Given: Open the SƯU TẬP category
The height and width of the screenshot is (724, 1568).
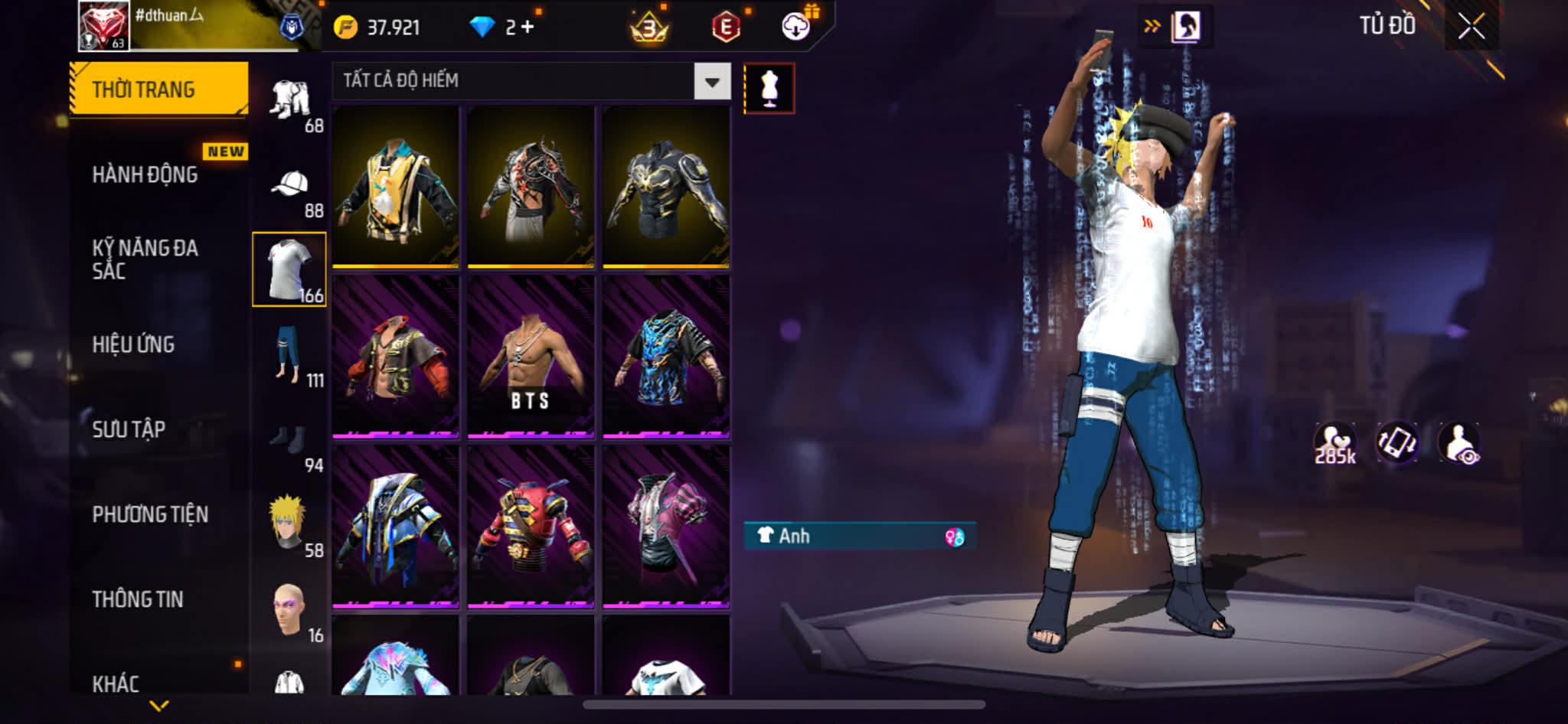Looking at the screenshot, I should pyautogui.click(x=129, y=429).
